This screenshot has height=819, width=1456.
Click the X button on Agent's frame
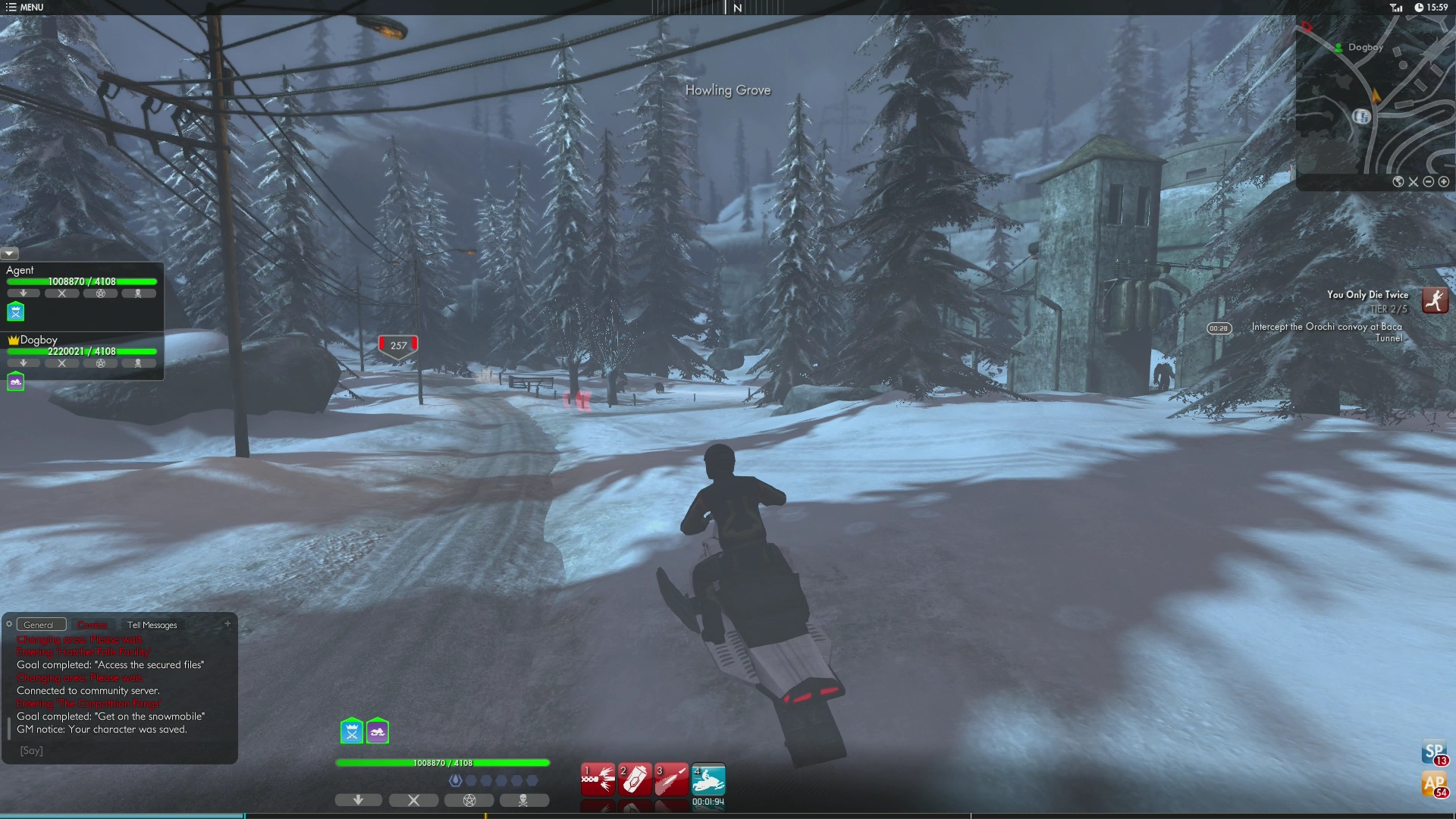click(x=63, y=293)
